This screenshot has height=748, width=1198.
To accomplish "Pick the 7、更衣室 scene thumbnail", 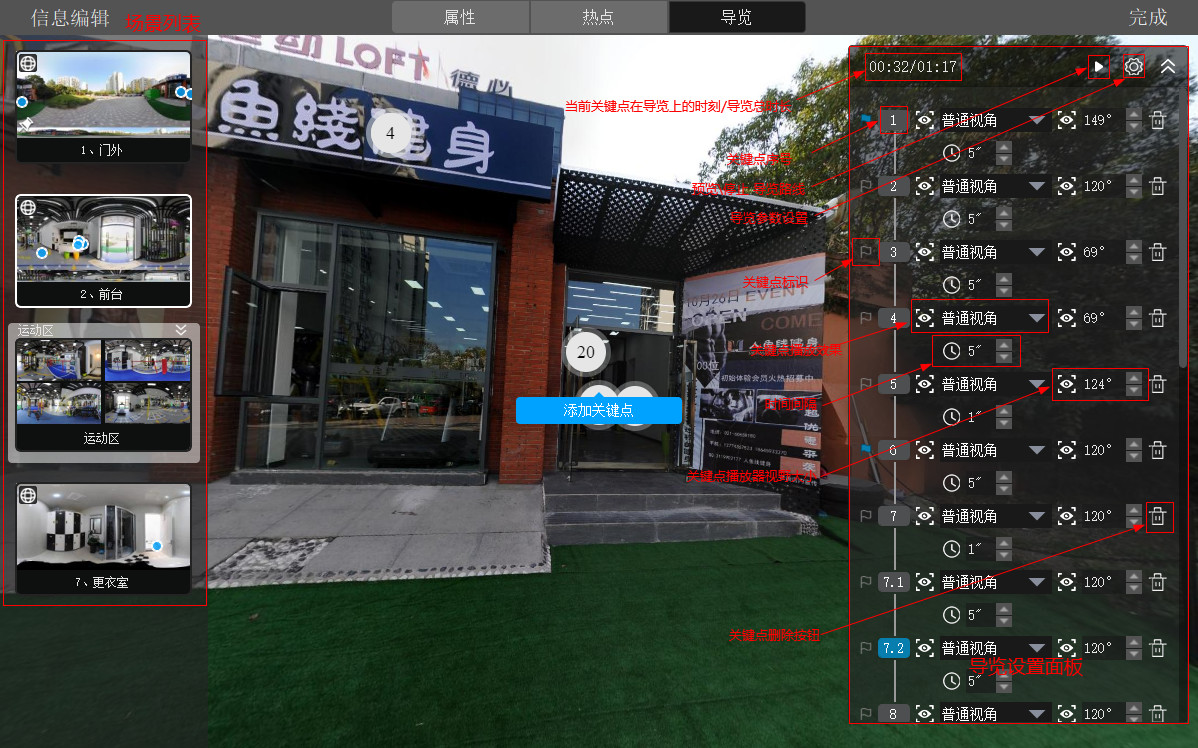I will (103, 538).
